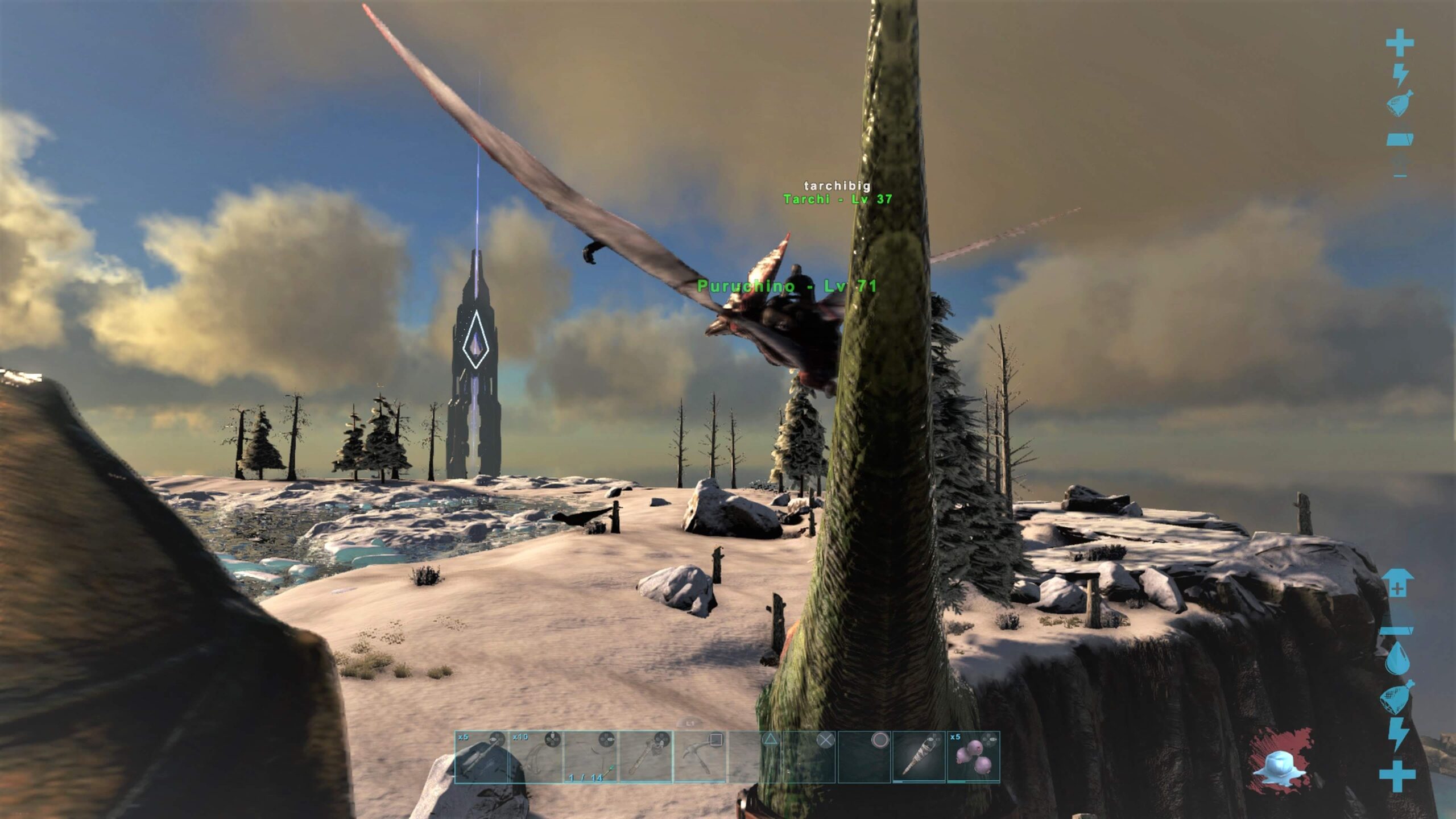This screenshot has height=819, width=1456.
Task: Use the purple berries stack
Action: [x=973, y=758]
